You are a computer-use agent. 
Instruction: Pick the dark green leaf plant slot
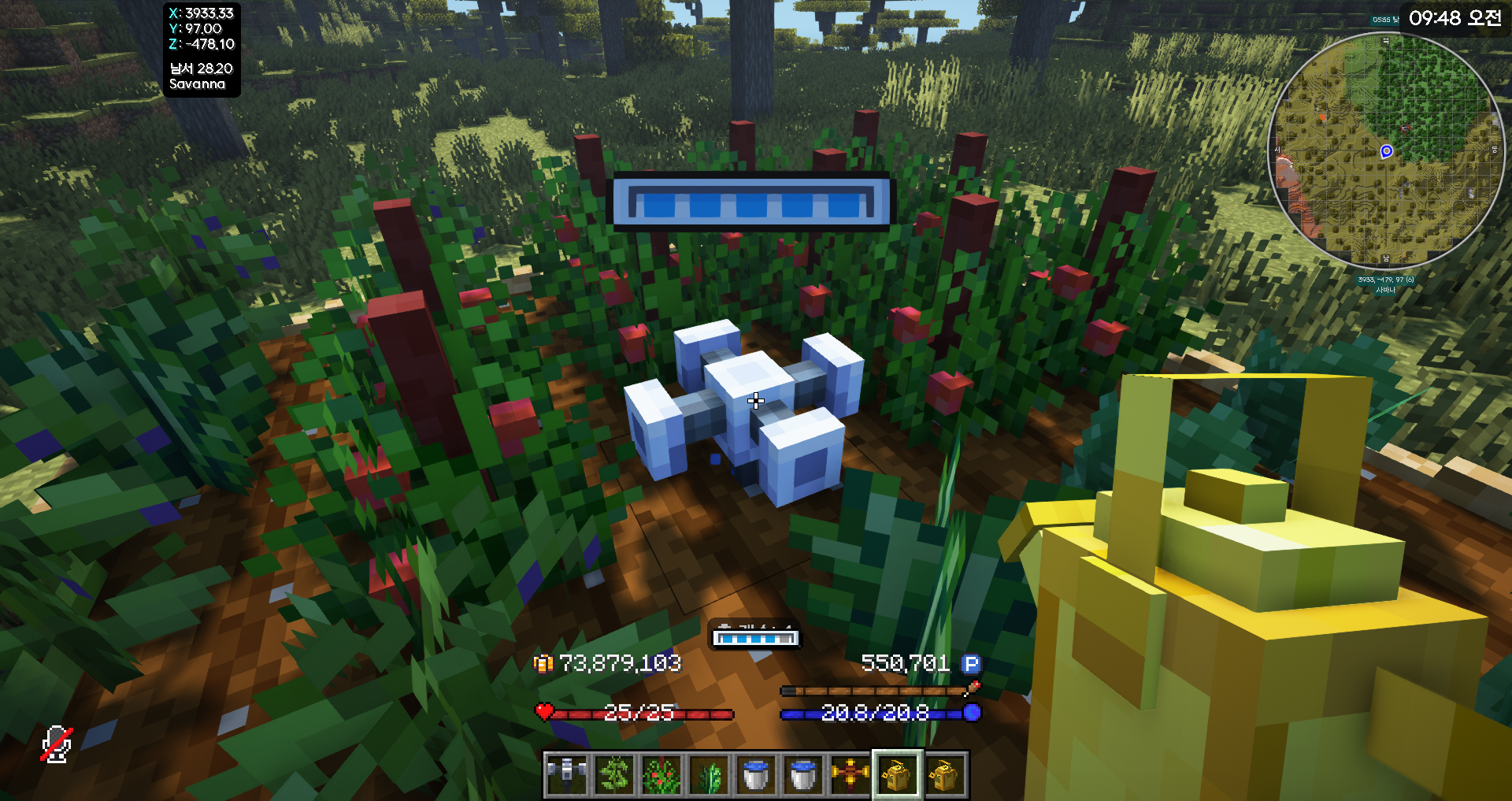click(708, 774)
